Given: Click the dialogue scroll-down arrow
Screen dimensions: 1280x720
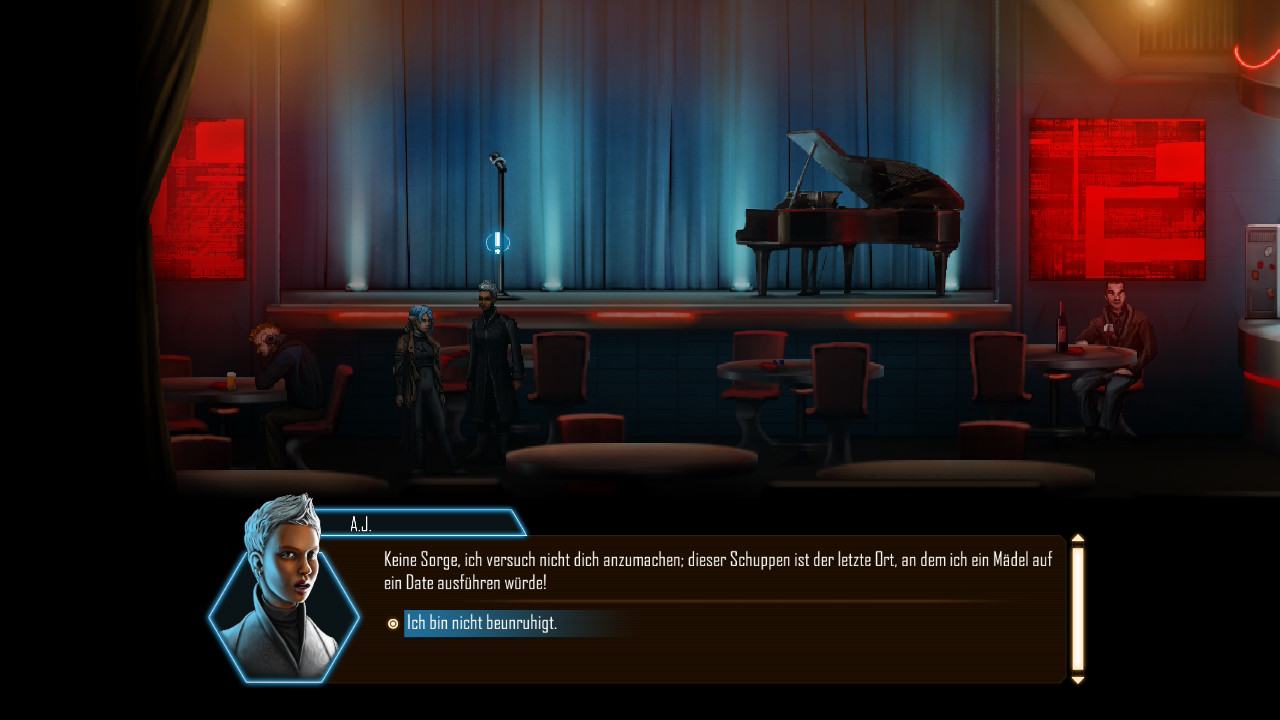Looking at the screenshot, I should (1077, 680).
